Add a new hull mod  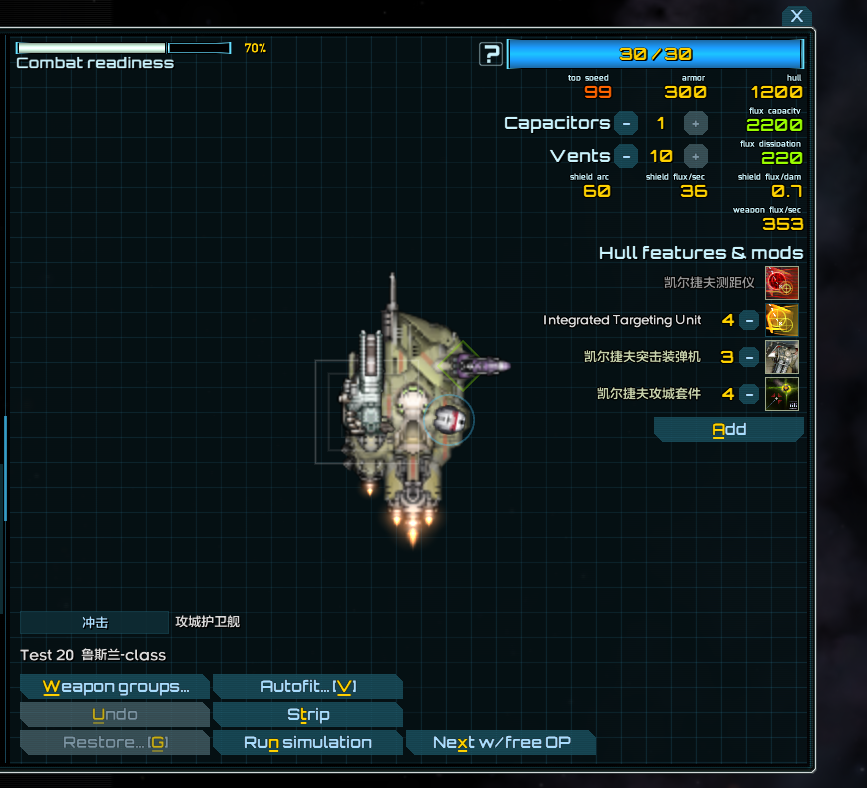tap(729, 430)
